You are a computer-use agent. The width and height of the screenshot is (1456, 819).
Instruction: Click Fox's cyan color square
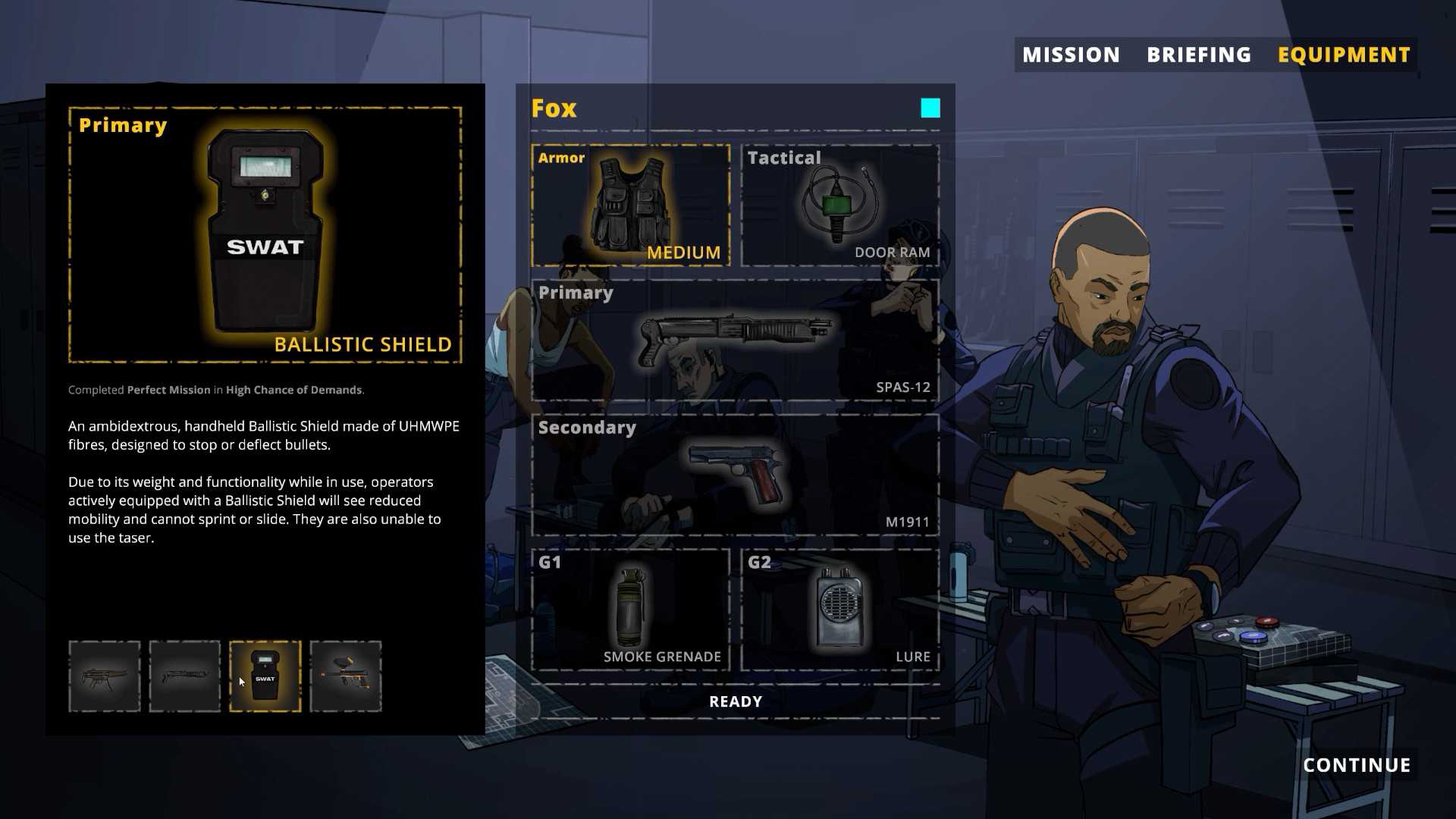[930, 108]
